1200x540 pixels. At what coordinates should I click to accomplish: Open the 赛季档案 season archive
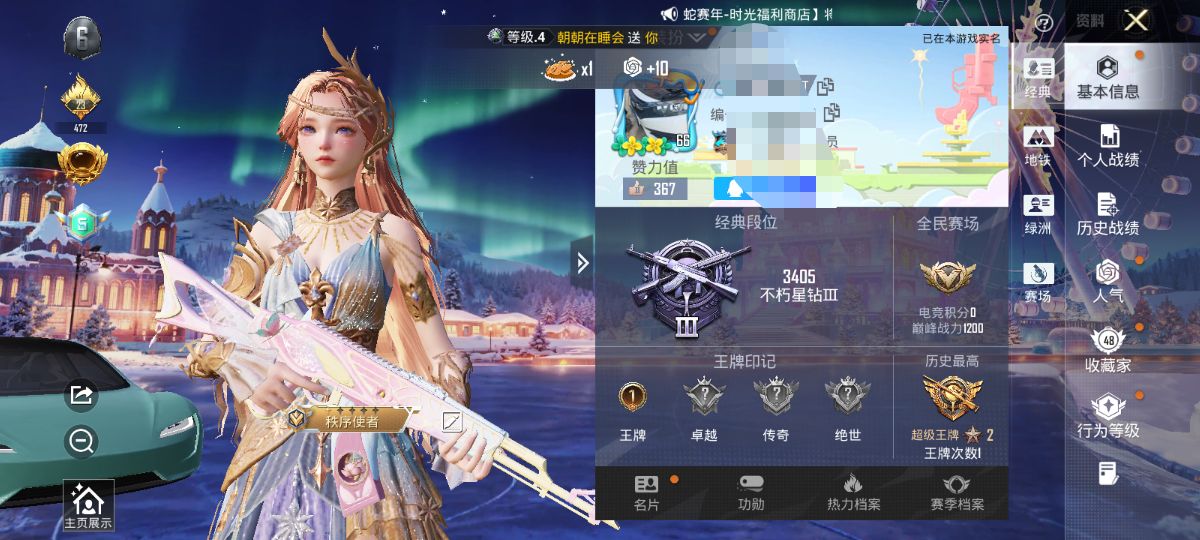(956, 493)
